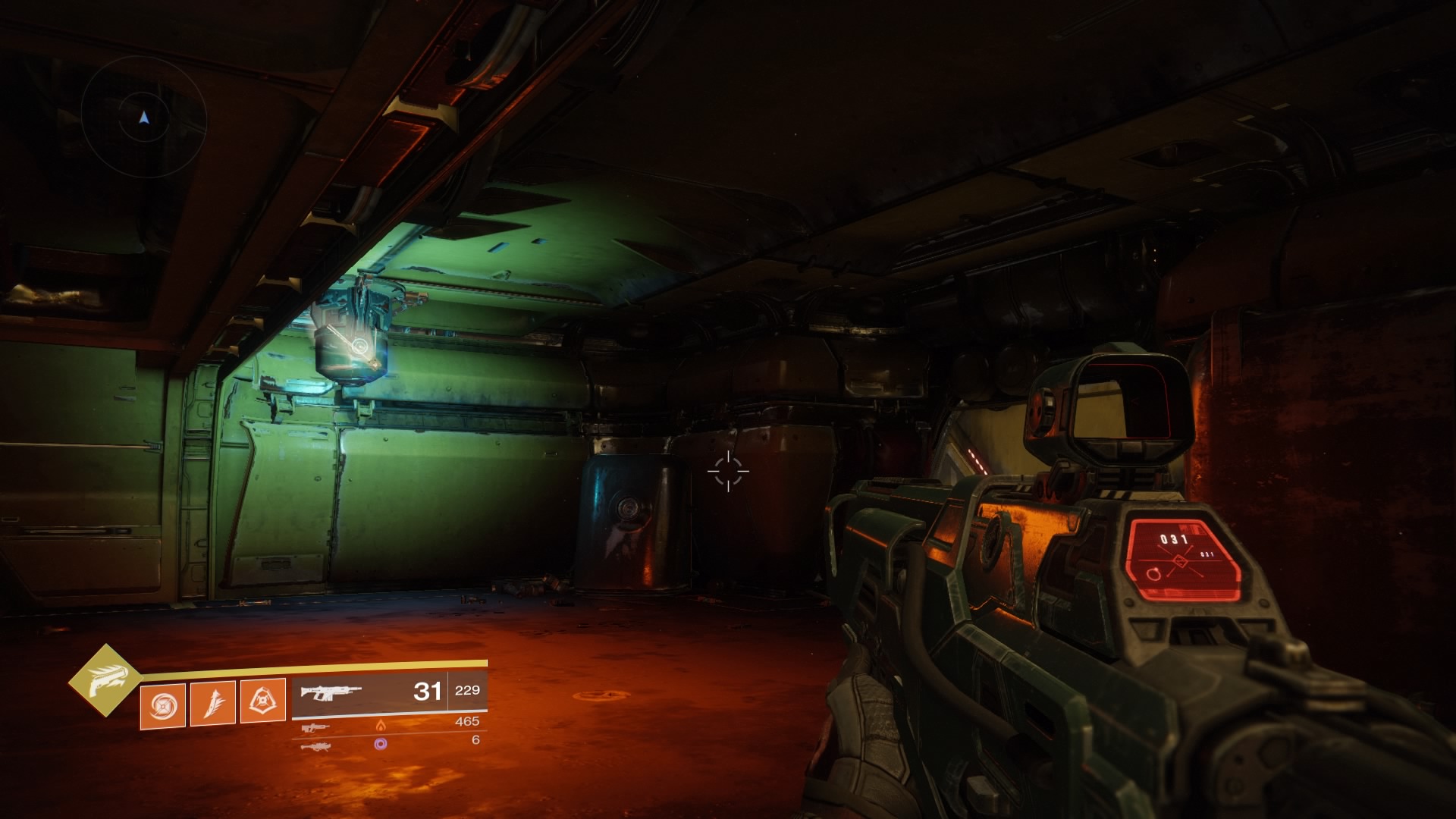
Task: Open the circular radar in the corner
Action: click(144, 118)
